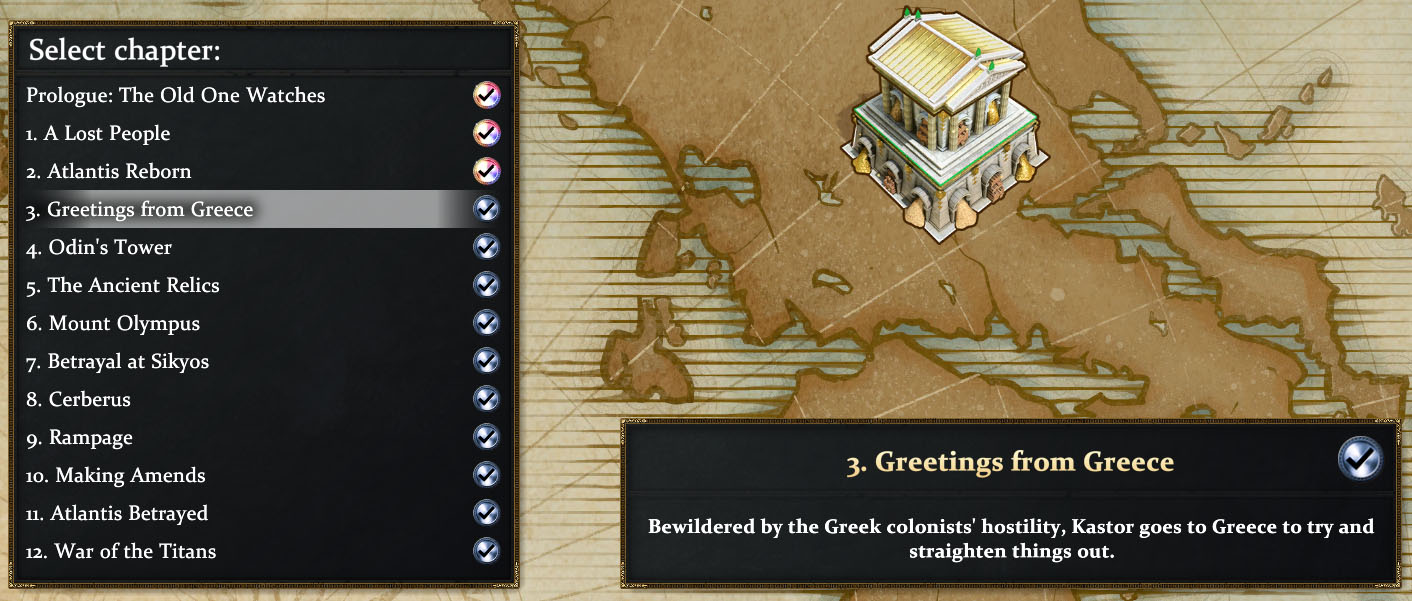The height and width of the screenshot is (601, 1412).
Task: Choose chapter 8. Cerberus
Action: 79,400
